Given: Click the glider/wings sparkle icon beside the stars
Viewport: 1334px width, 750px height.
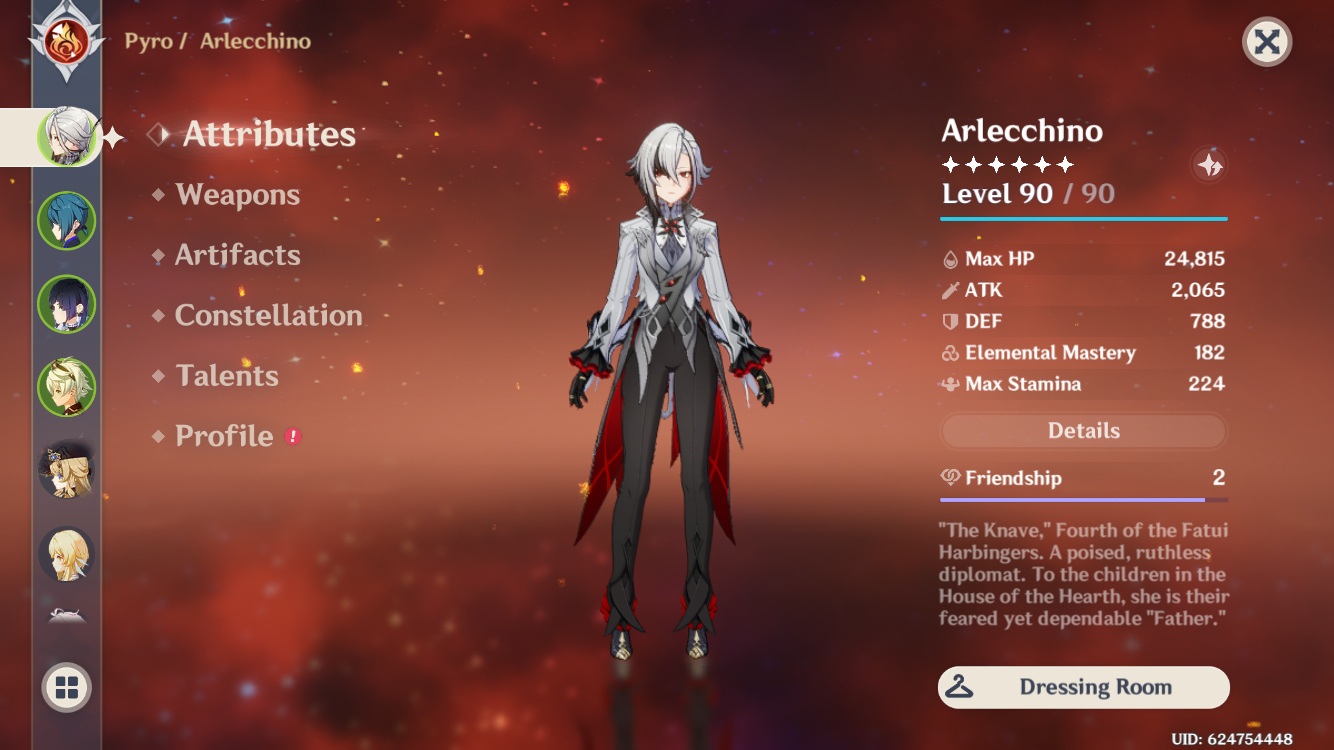Looking at the screenshot, I should pos(1208,166).
